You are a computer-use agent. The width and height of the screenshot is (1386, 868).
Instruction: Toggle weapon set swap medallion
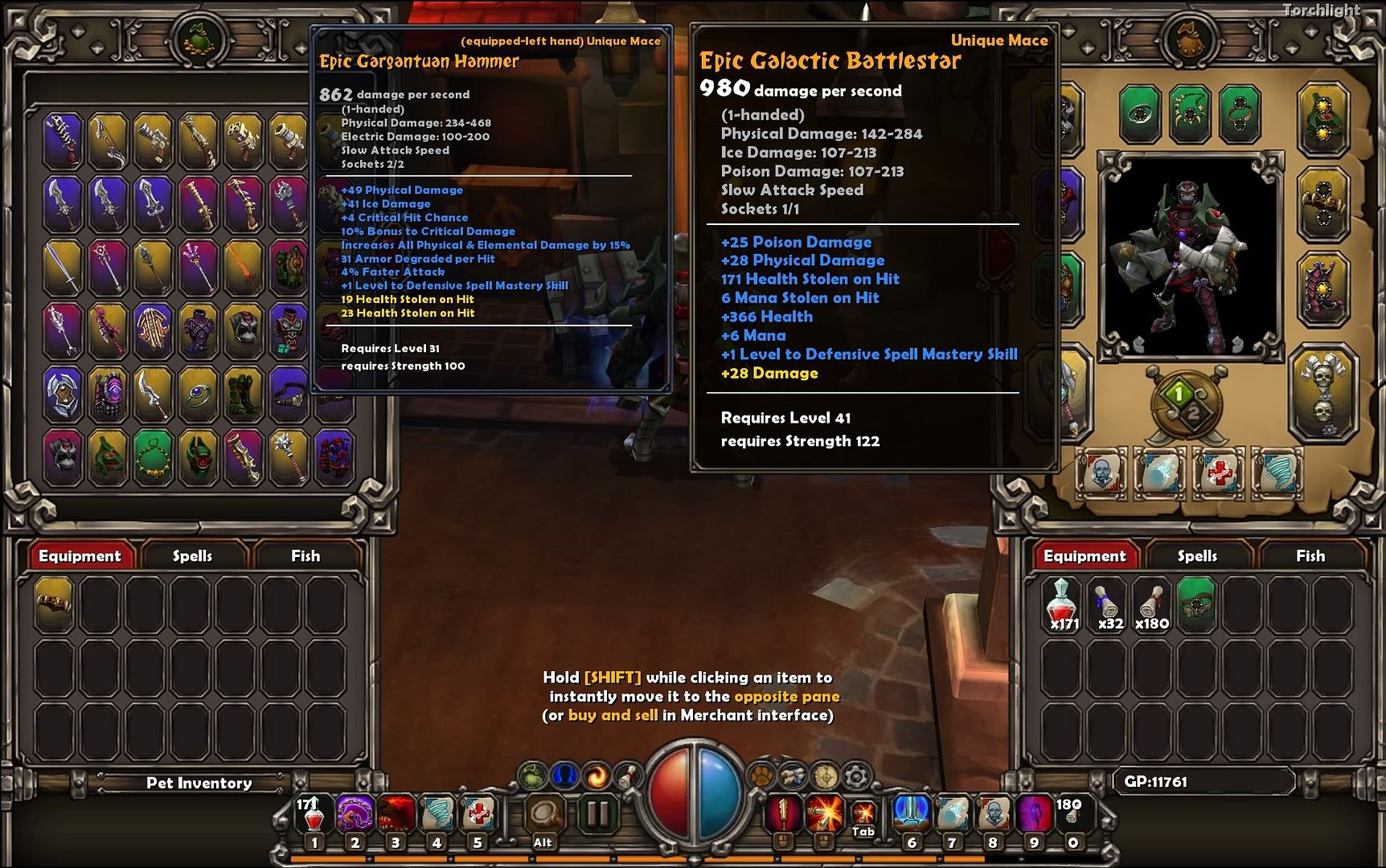[x=1186, y=402]
